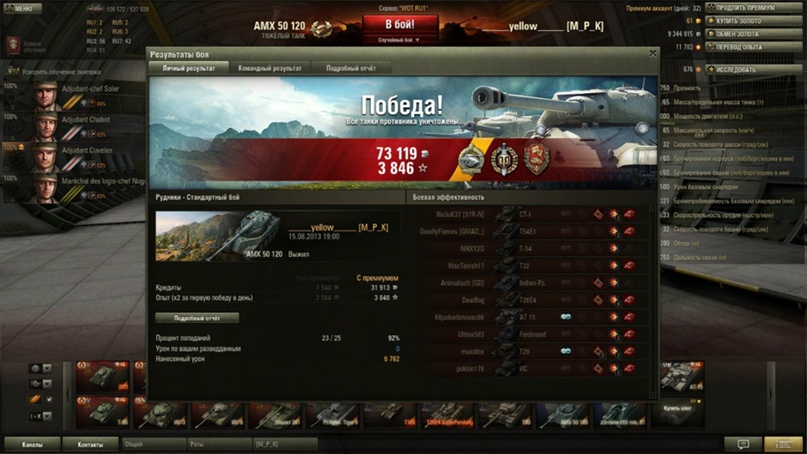Click the Подробный отчёт button under experience
The width and height of the screenshot is (807, 454).
click(197, 318)
